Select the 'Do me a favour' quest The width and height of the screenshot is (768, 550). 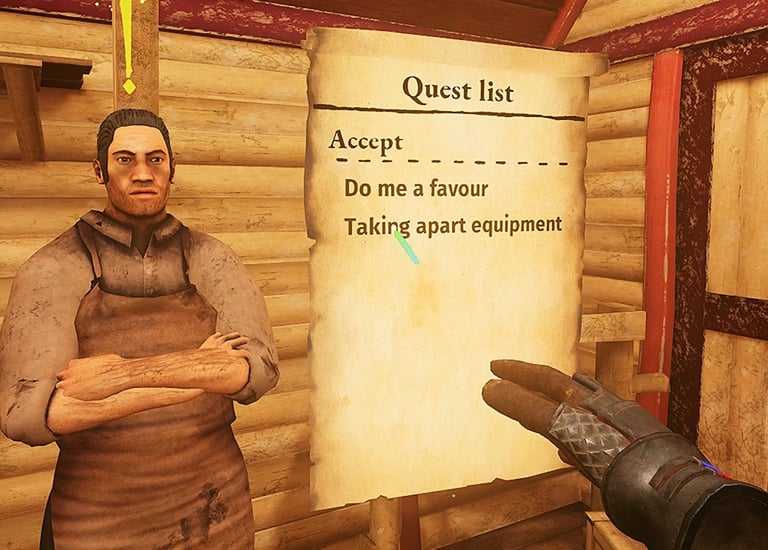click(416, 188)
